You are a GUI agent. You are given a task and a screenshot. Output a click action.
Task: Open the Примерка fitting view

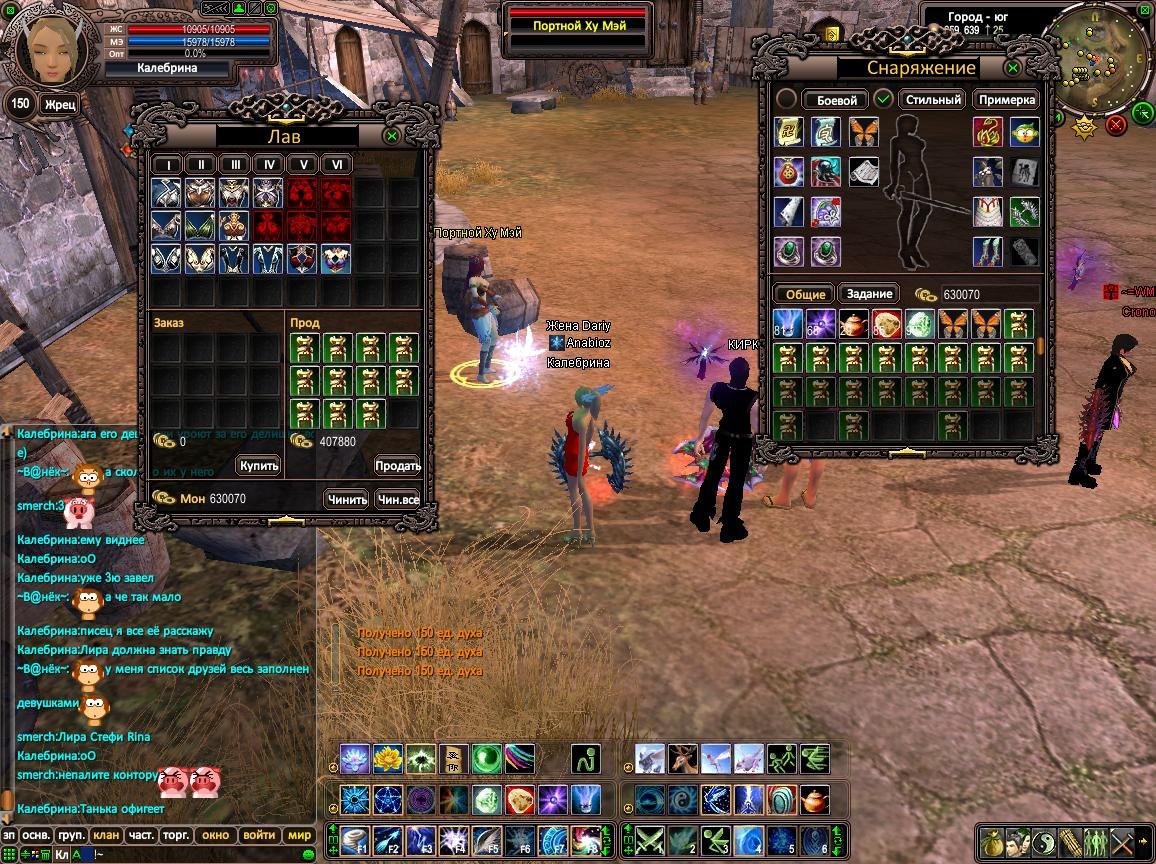coord(1006,100)
